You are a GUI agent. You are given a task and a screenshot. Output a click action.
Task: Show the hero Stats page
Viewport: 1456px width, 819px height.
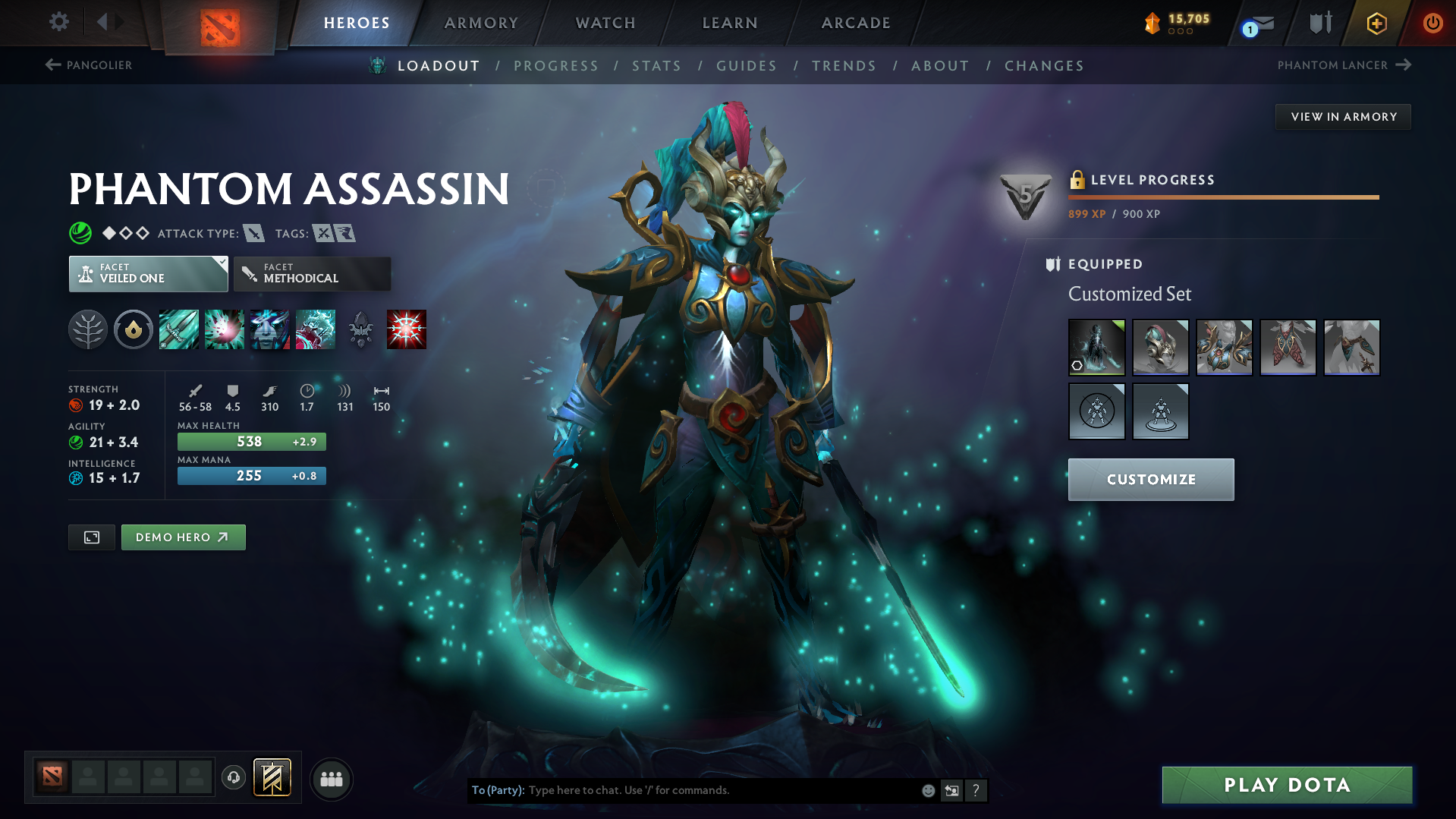click(656, 66)
